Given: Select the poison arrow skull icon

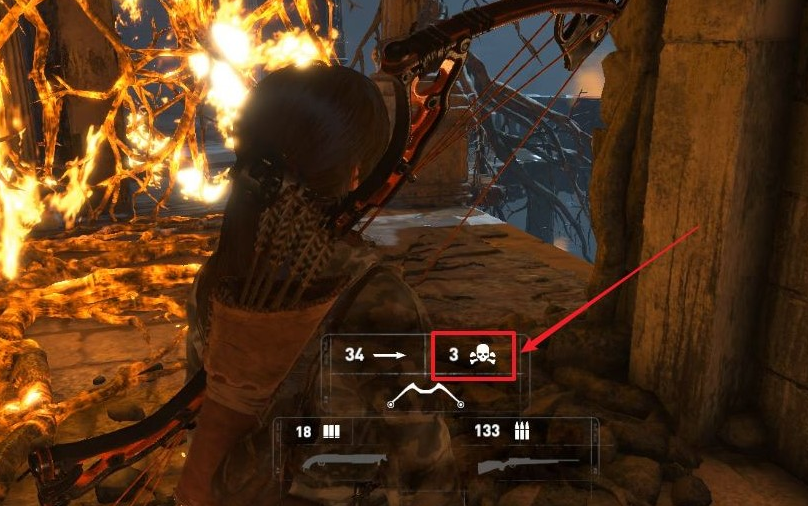Looking at the screenshot, I should click(x=482, y=355).
